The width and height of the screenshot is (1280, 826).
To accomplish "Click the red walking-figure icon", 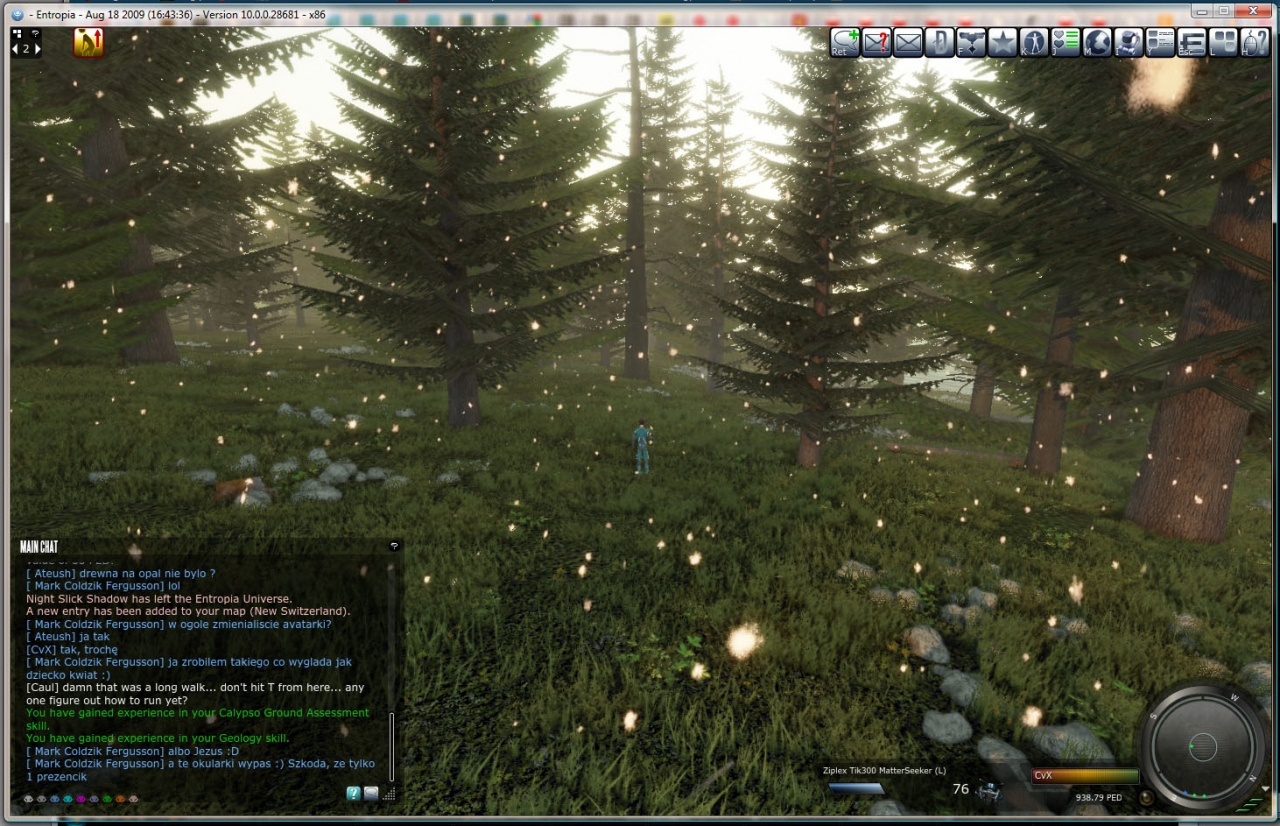I will pyautogui.click(x=89, y=42).
